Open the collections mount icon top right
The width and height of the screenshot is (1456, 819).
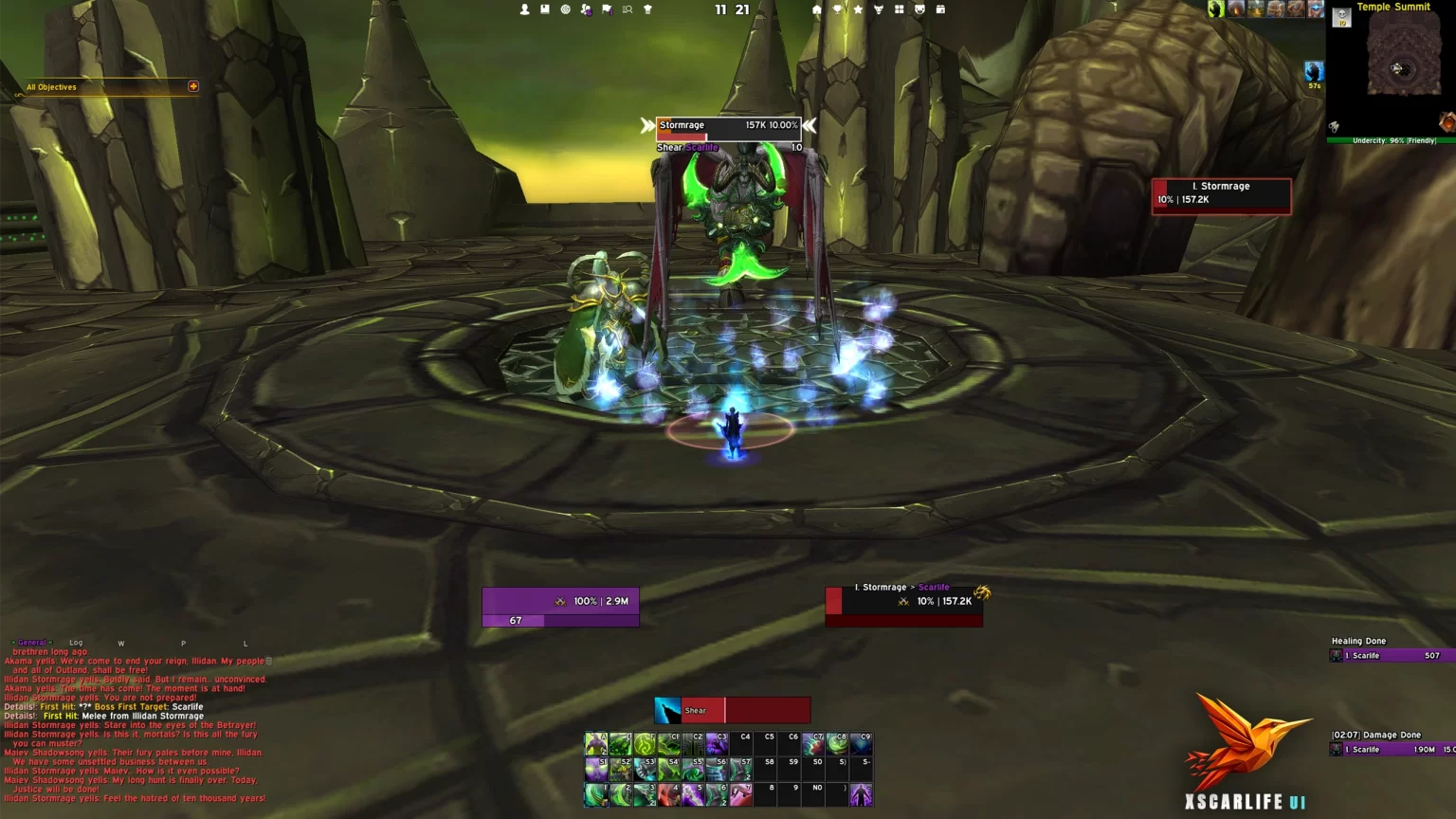880,9
